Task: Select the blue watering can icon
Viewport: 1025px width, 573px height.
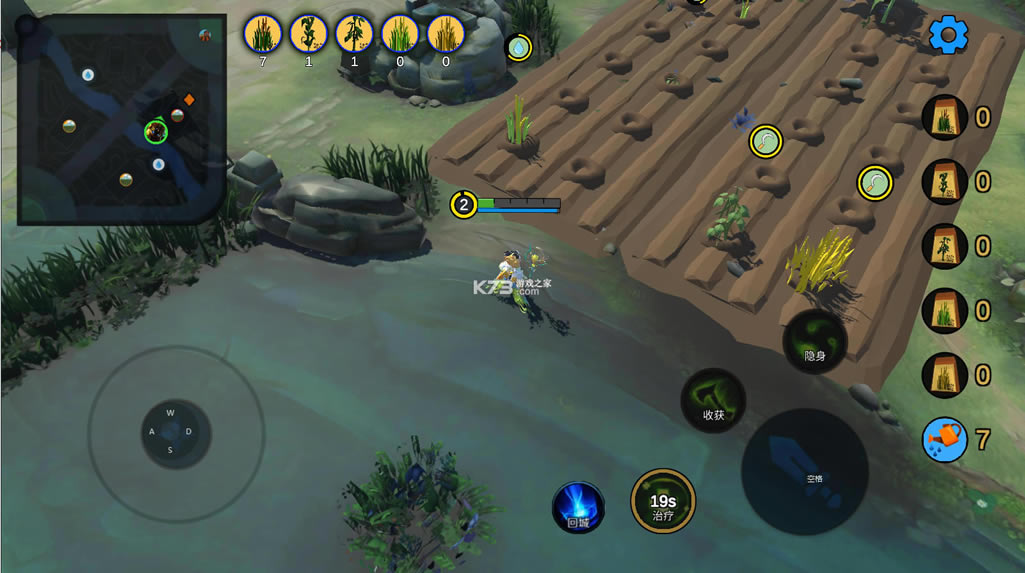Action: tap(945, 440)
